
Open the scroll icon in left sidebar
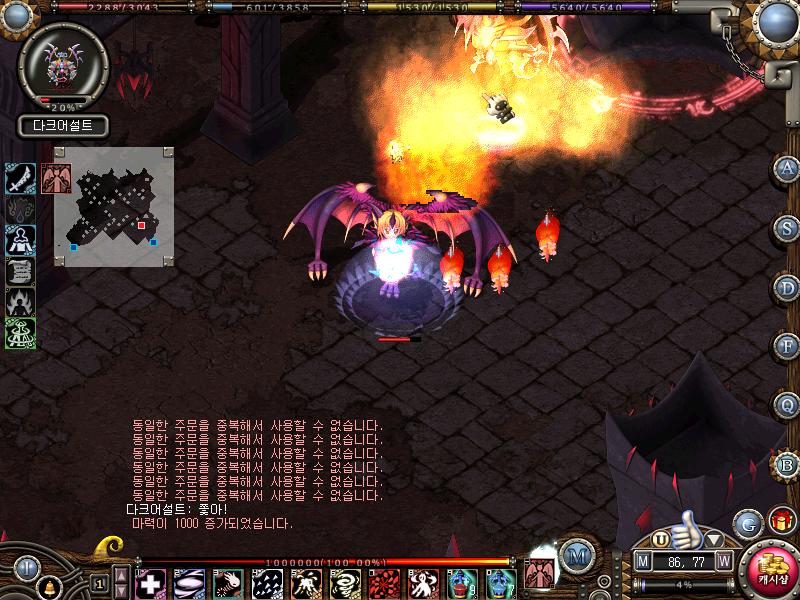pyautogui.click(x=21, y=271)
